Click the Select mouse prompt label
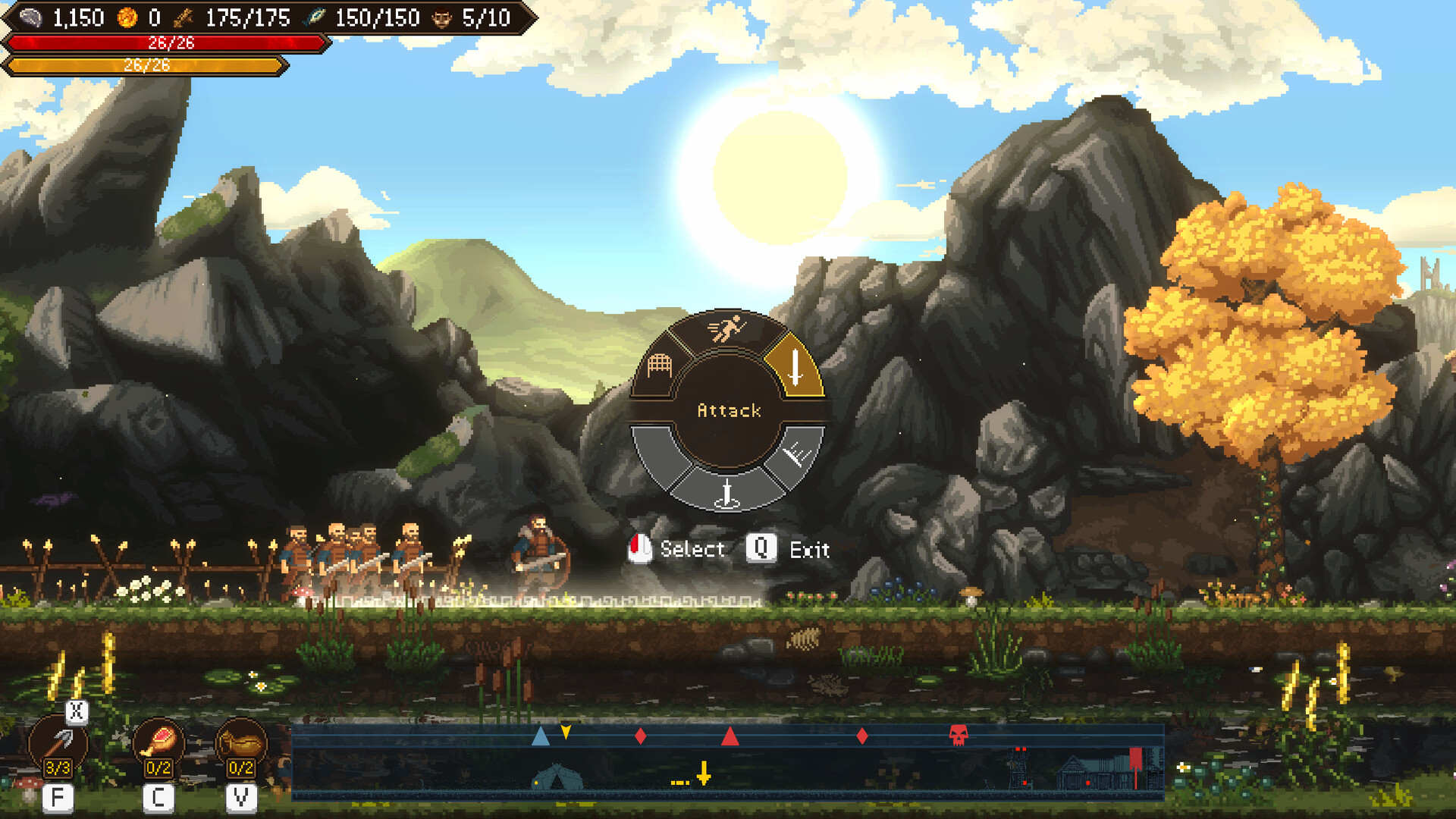This screenshot has height=819, width=1456. point(691,549)
